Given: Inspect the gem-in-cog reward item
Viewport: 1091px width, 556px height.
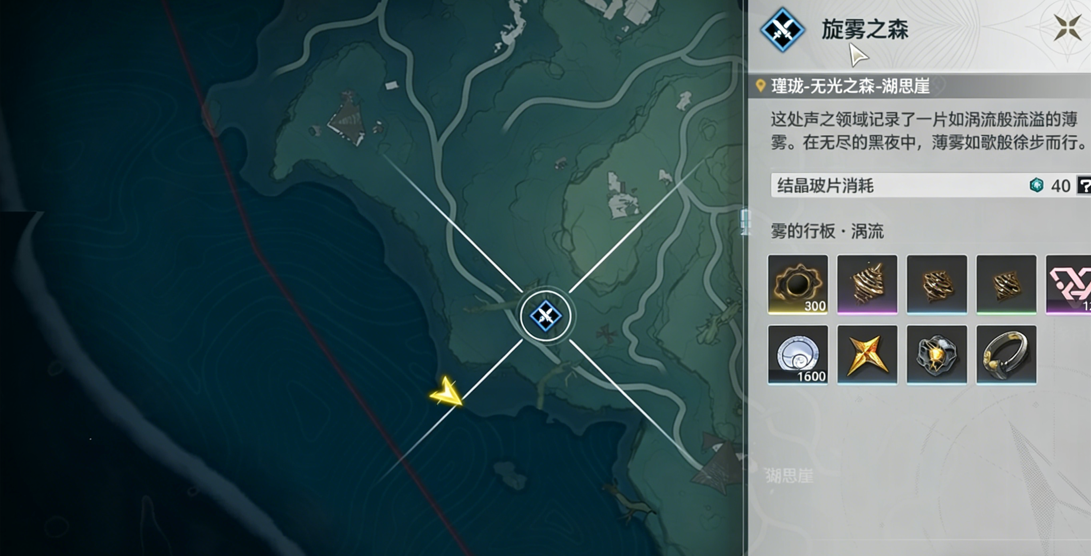Looking at the screenshot, I should tap(937, 354).
